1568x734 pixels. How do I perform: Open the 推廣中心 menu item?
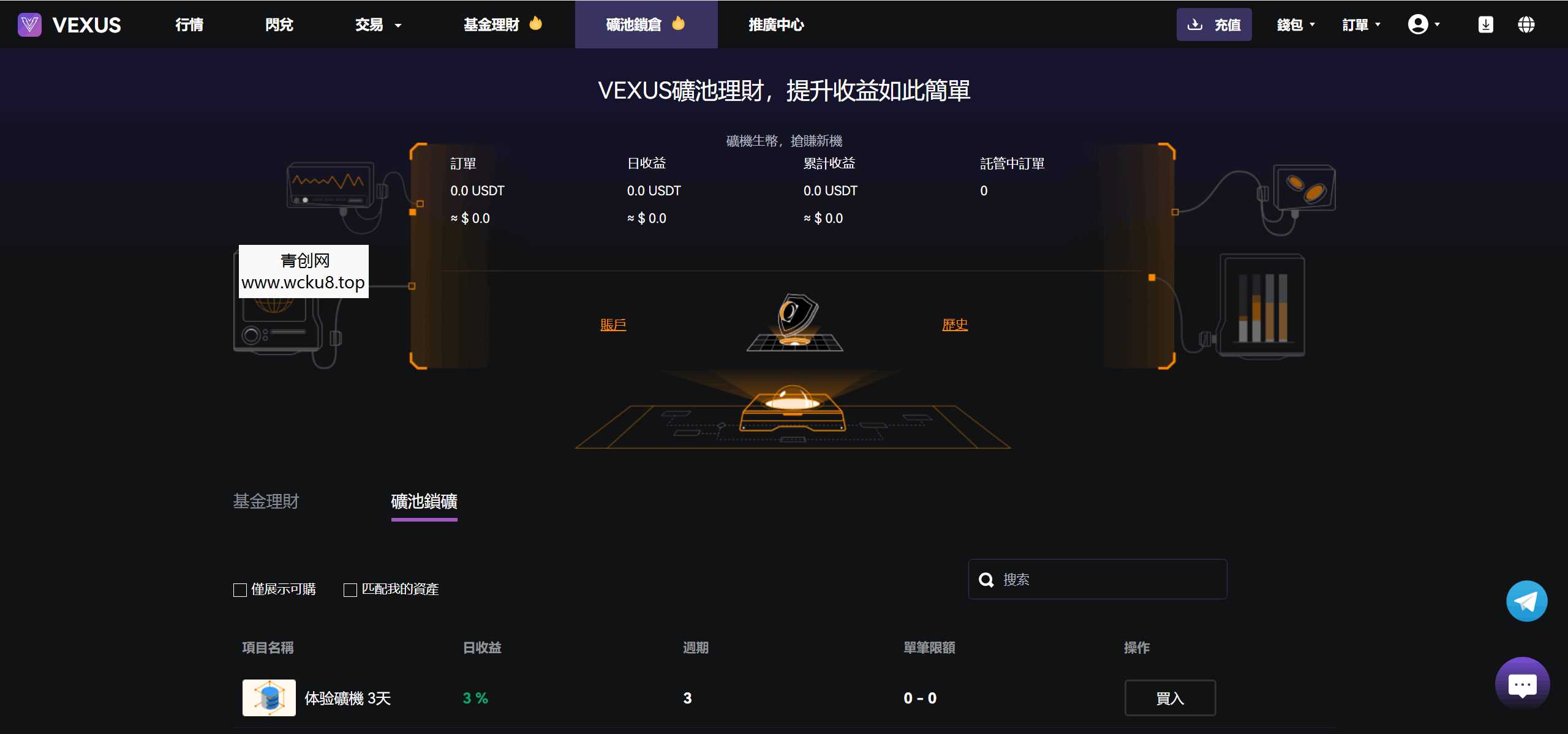[x=775, y=26]
